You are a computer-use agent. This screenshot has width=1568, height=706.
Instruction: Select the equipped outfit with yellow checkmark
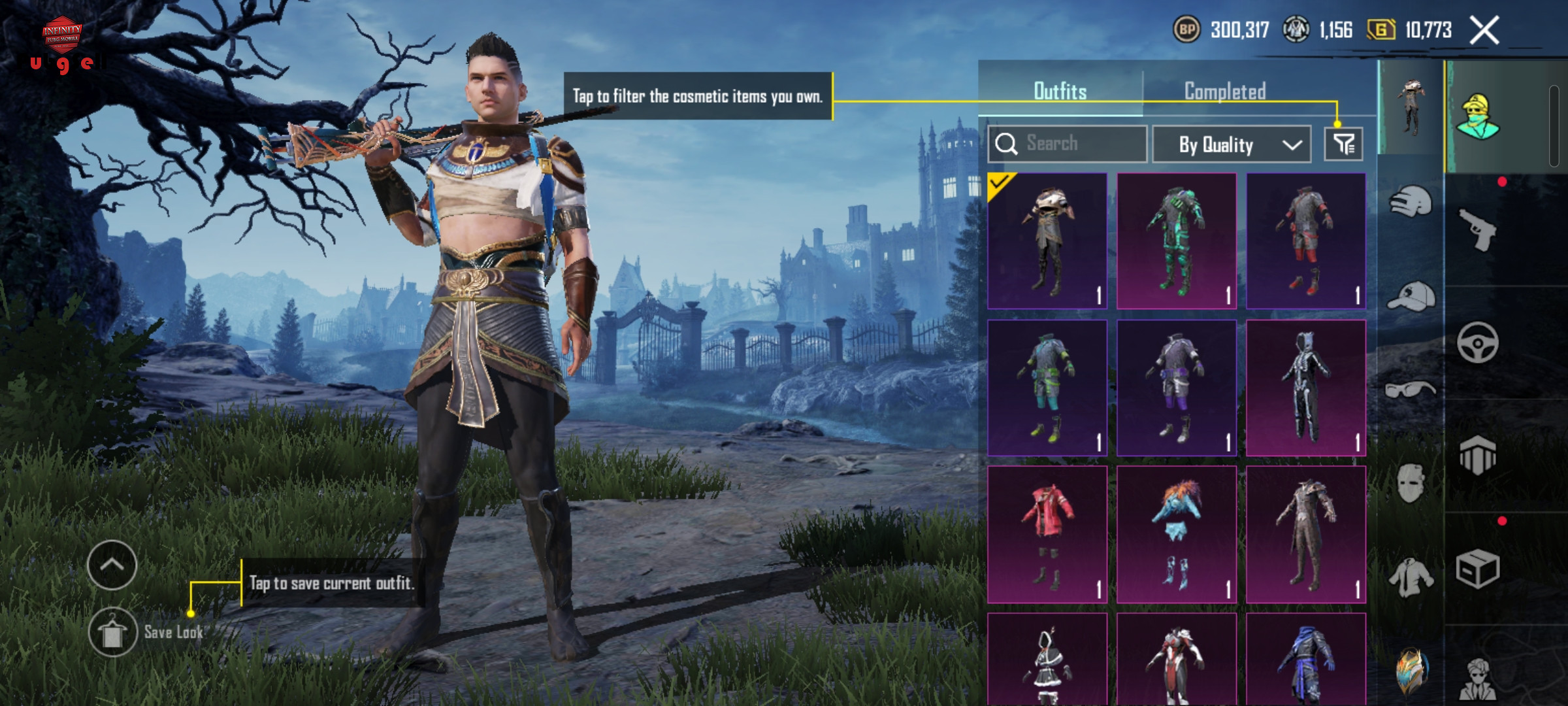click(1047, 241)
